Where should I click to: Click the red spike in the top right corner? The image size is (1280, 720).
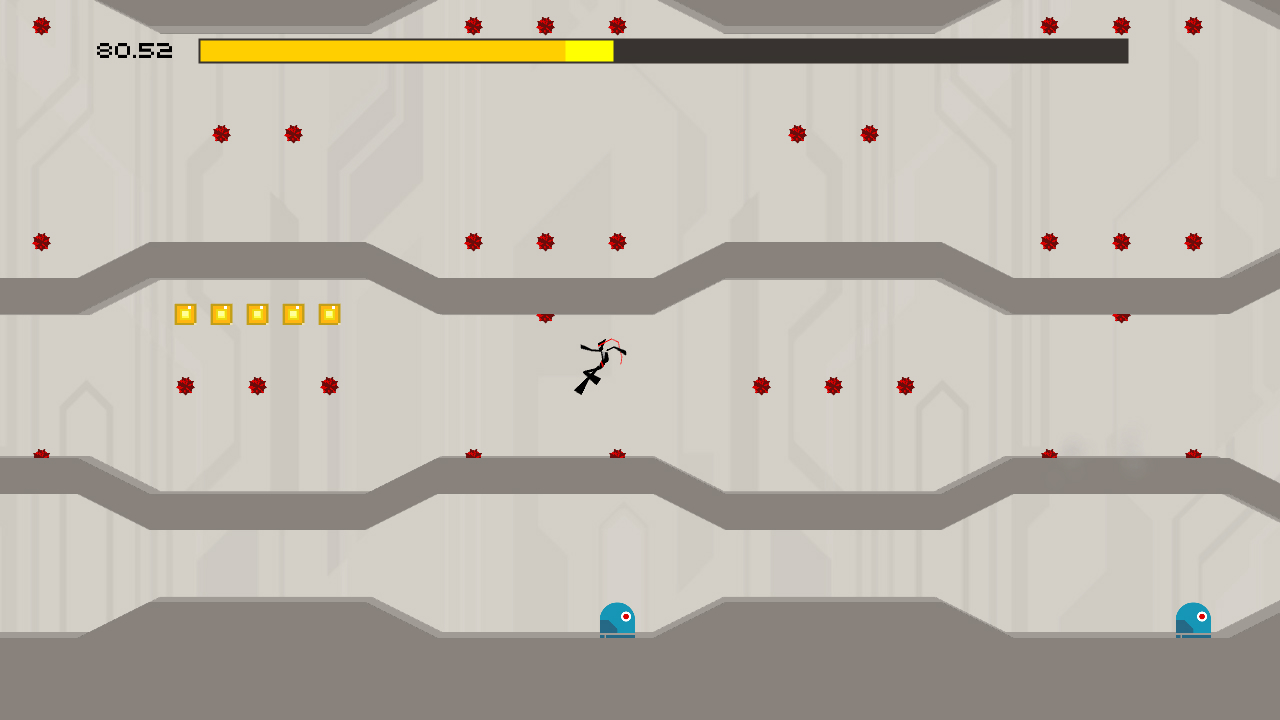point(1193,27)
